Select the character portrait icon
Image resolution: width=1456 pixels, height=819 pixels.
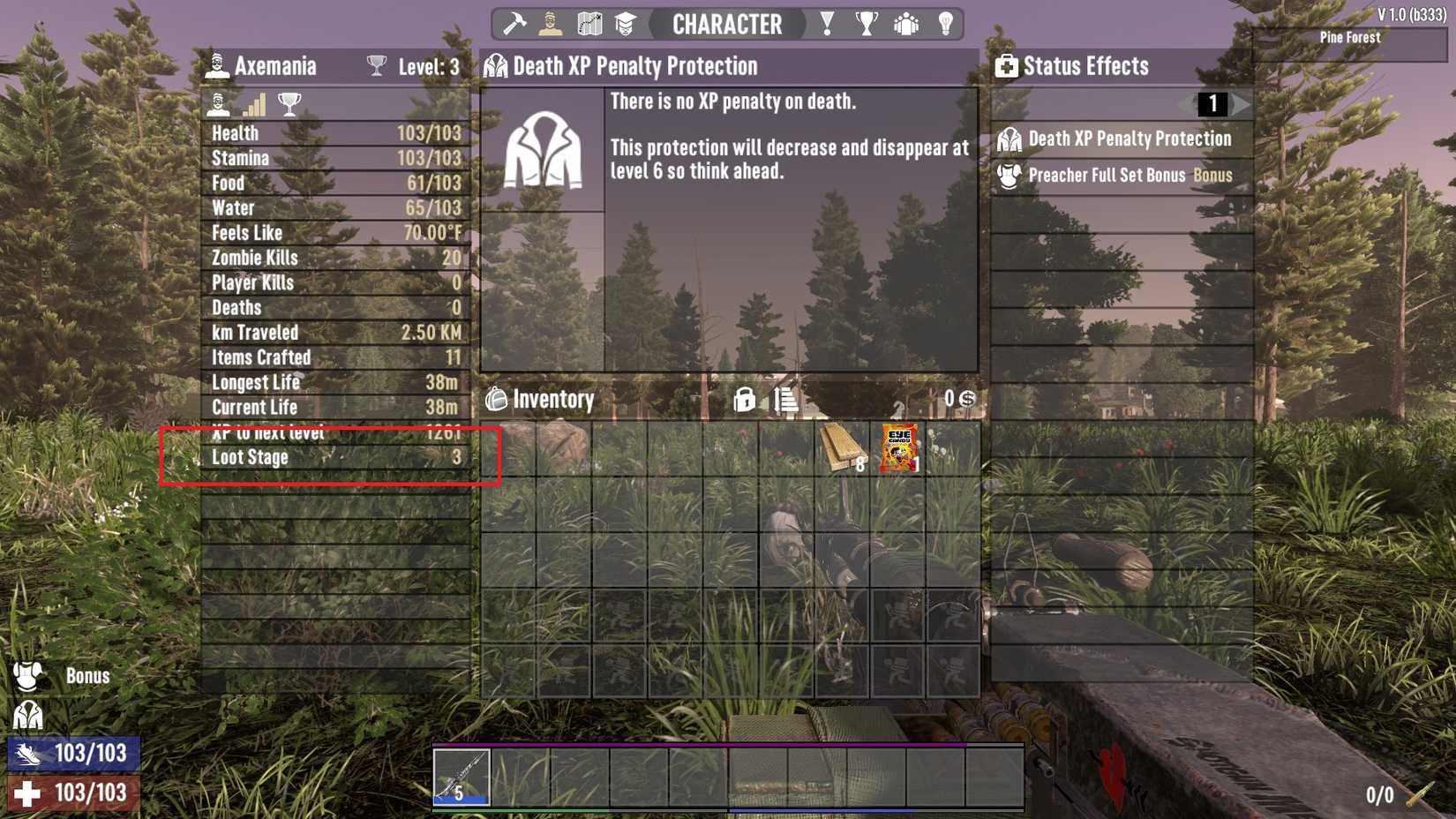pos(552,23)
